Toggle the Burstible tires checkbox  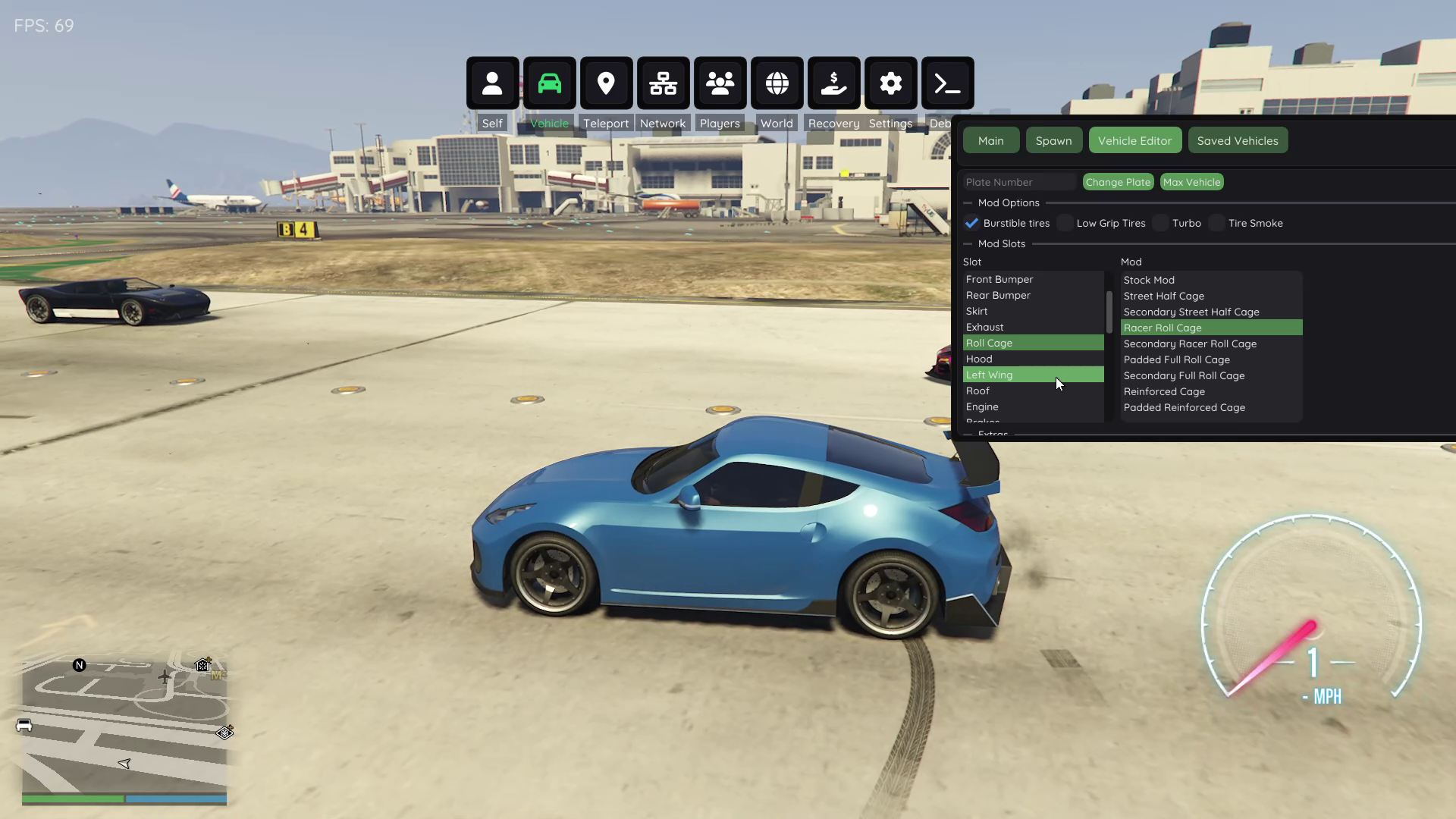tap(971, 224)
